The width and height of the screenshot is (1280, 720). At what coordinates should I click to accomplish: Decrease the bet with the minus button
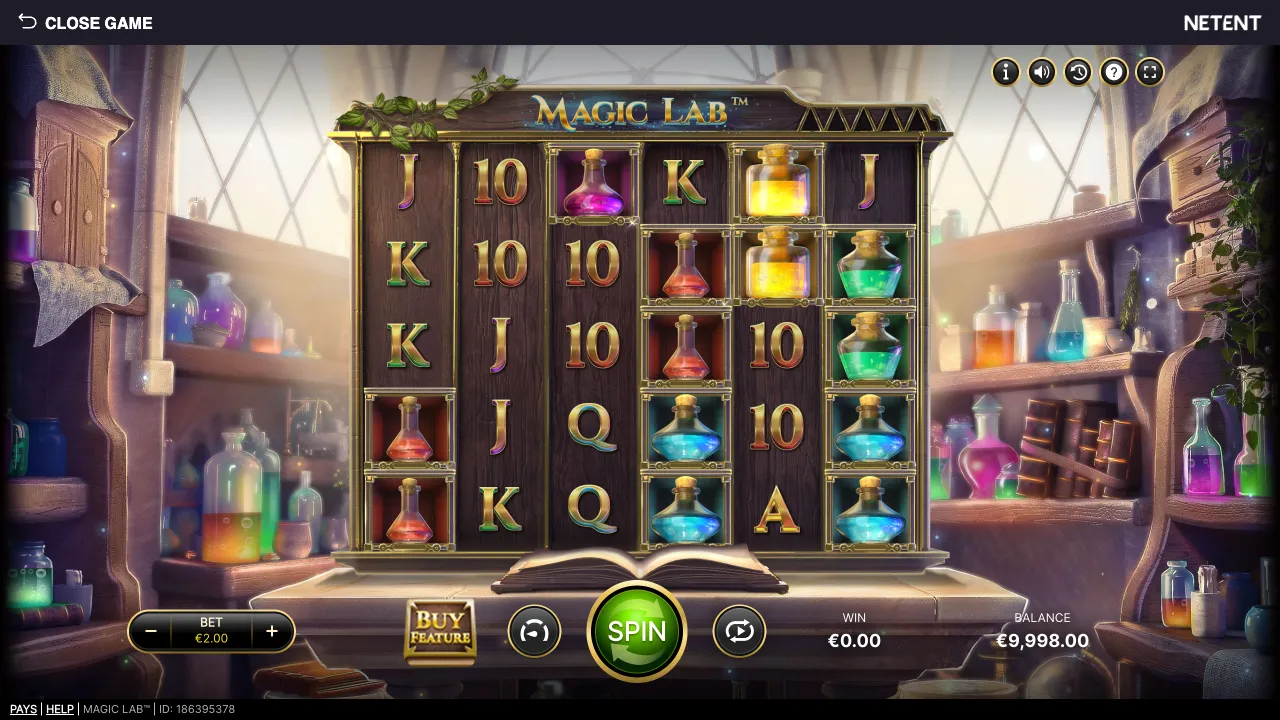click(151, 632)
